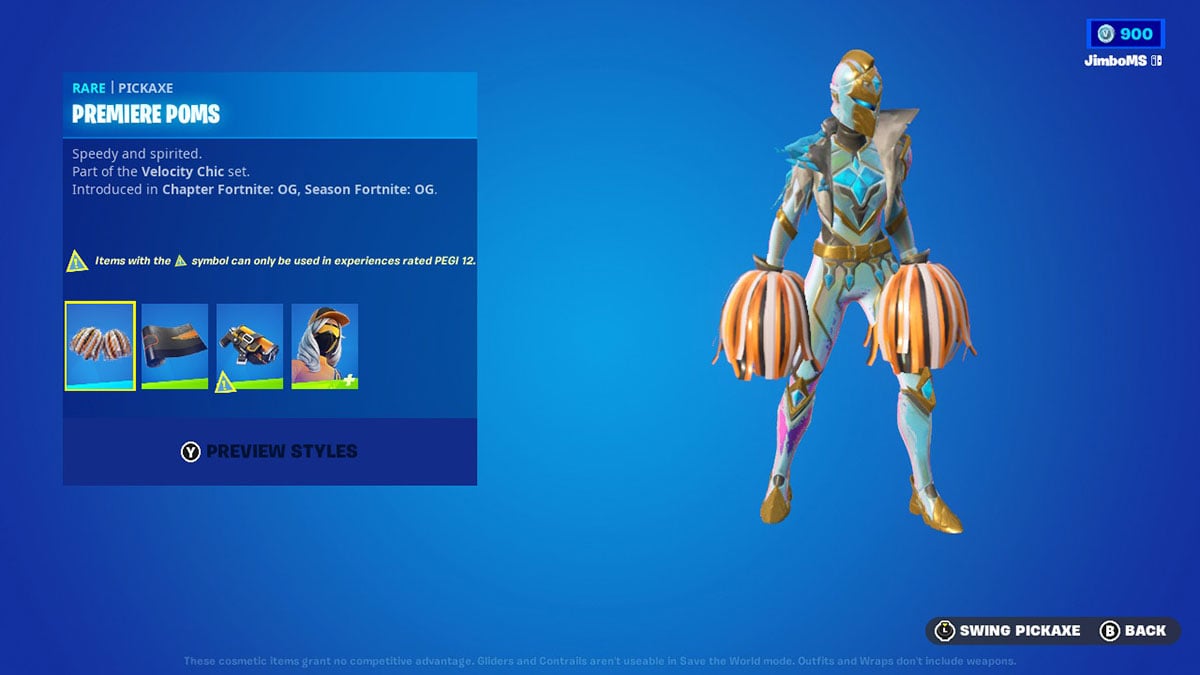This screenshot has height=675, width=1200.
Task: Open the 900 V-Bucks balance box
Action: (1125, 34)
